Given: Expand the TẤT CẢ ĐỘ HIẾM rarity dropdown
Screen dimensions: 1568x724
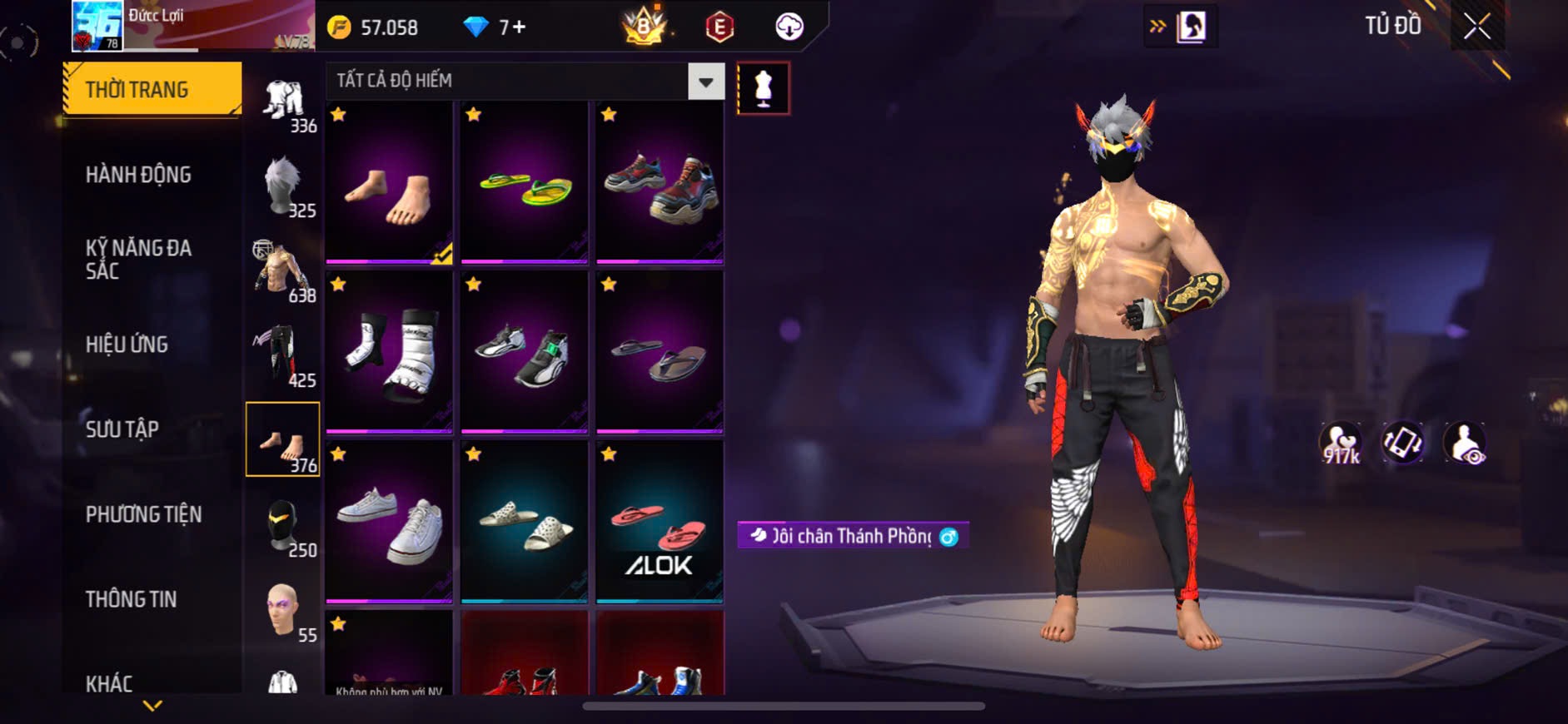Looking at the screenshot, I should (x=706, y=82).
